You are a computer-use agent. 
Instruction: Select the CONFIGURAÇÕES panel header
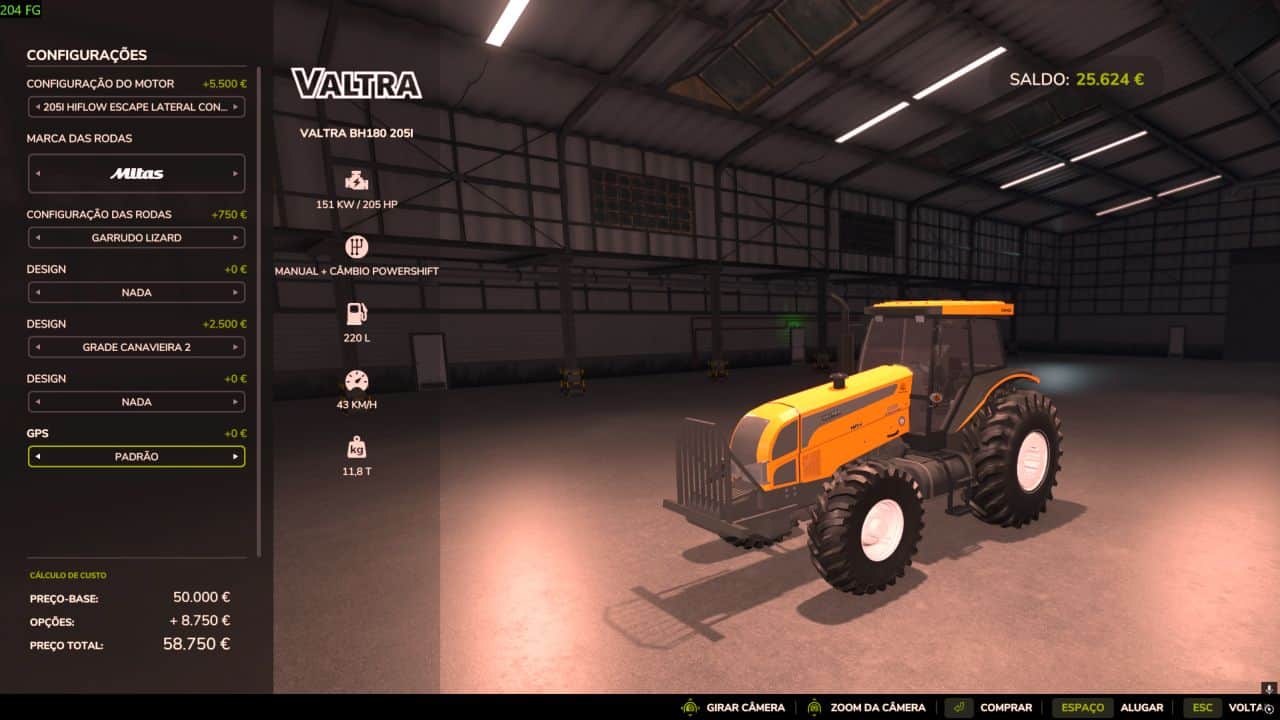(88, 55)
